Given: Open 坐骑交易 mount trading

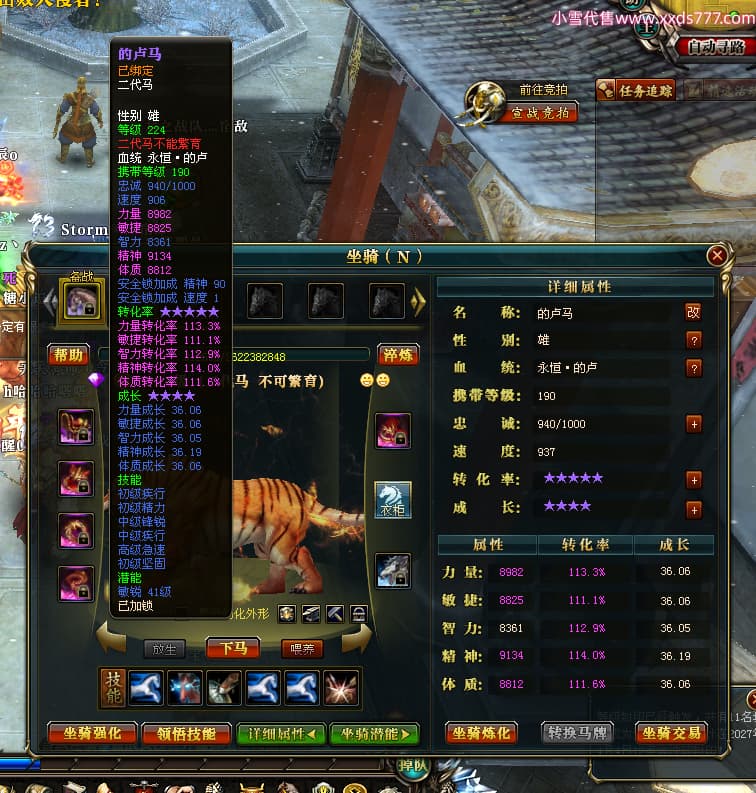Looking at the screenshot, I should point(671,733).
